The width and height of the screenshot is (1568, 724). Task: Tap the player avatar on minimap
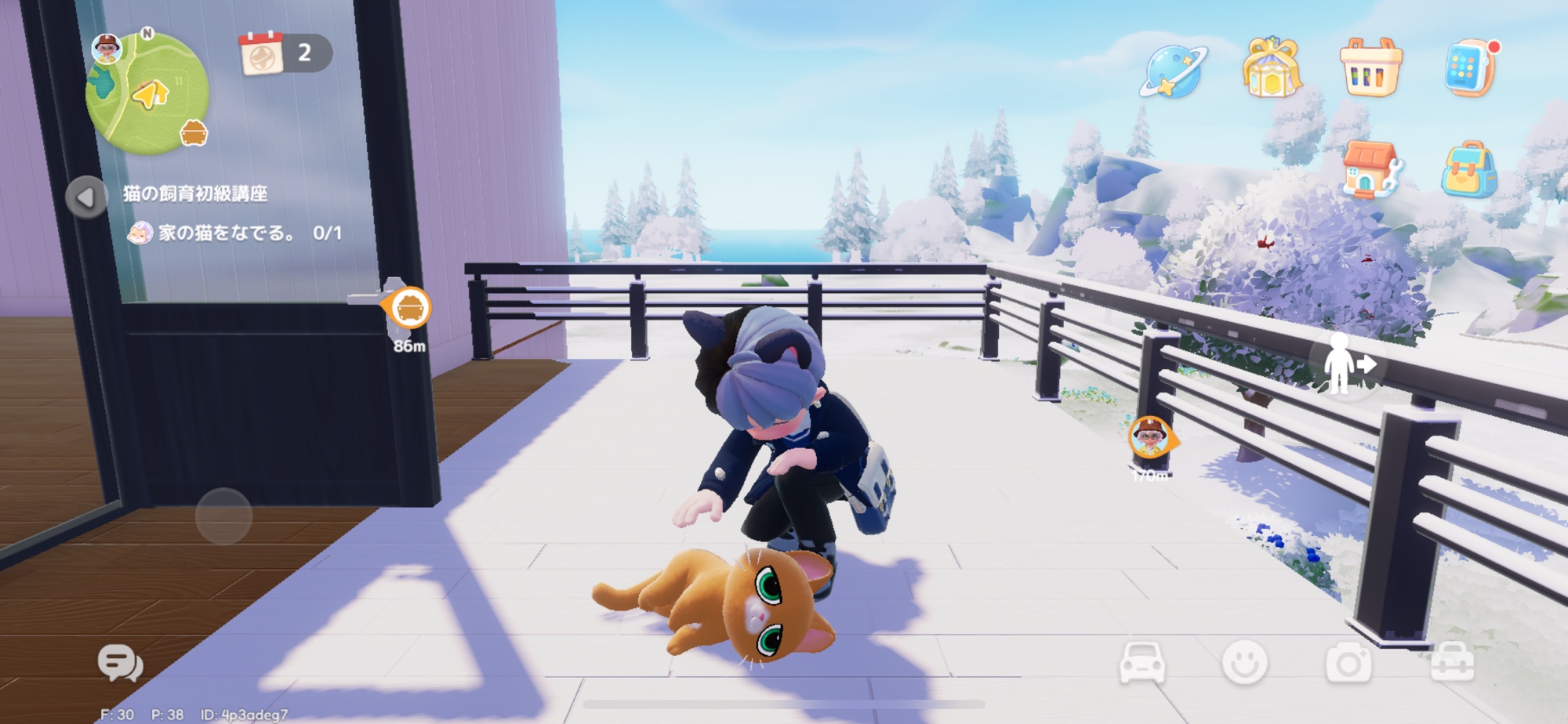click(106, 49)
